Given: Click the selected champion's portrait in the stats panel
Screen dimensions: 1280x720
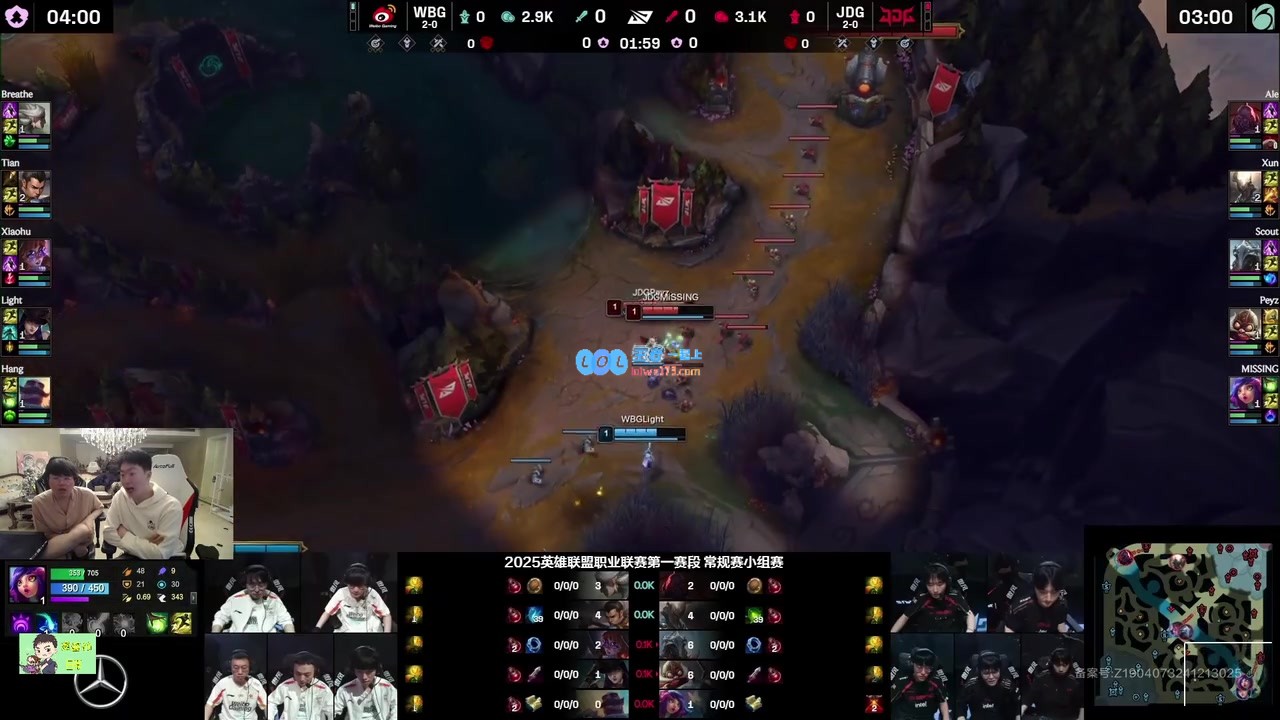Looking at the screenshot, I should (x=26, y=584).
